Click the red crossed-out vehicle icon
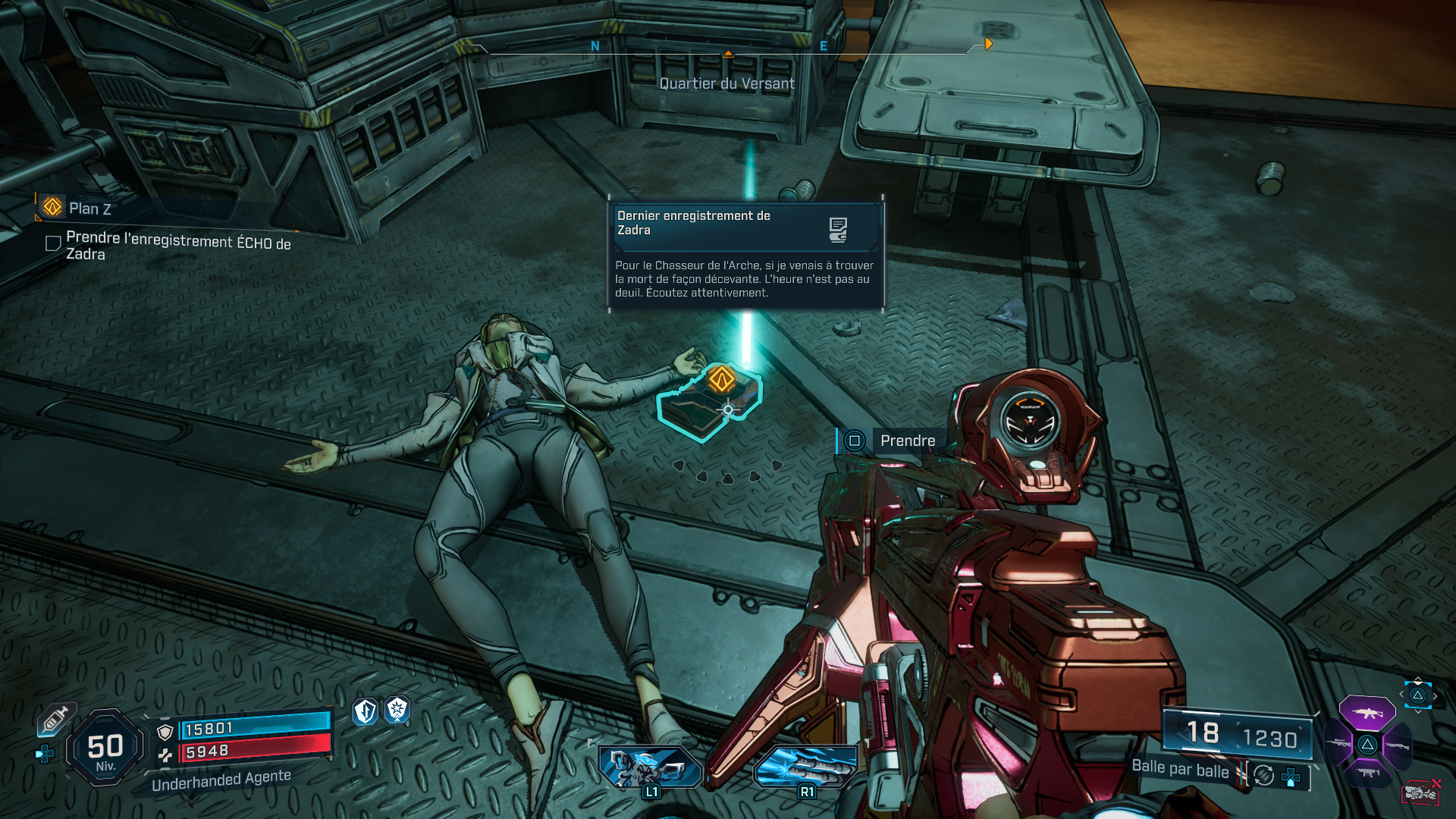Viewport: 1456px width, 819px height. [1420, 792]
